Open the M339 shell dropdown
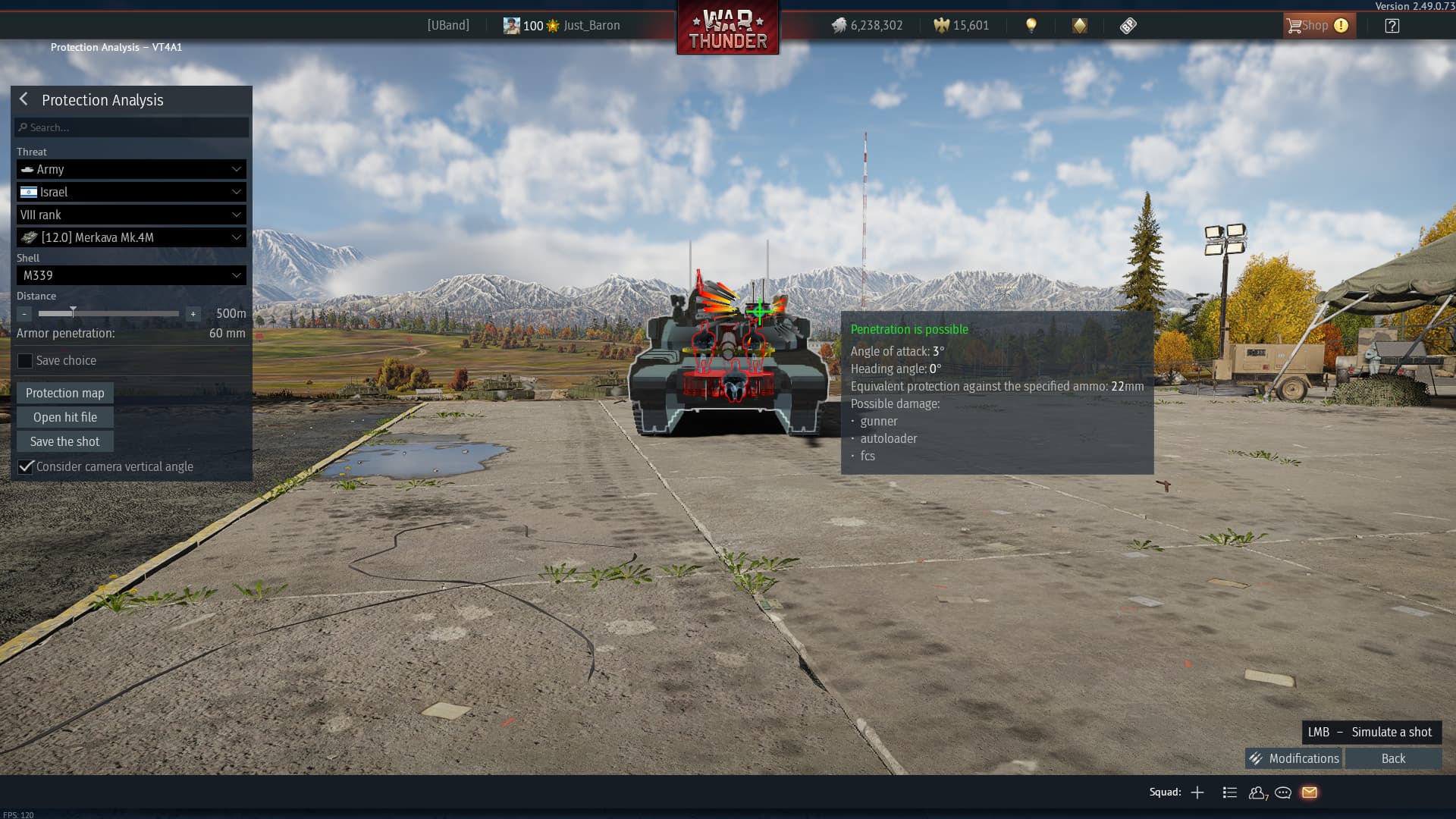 tap(131, 275)
